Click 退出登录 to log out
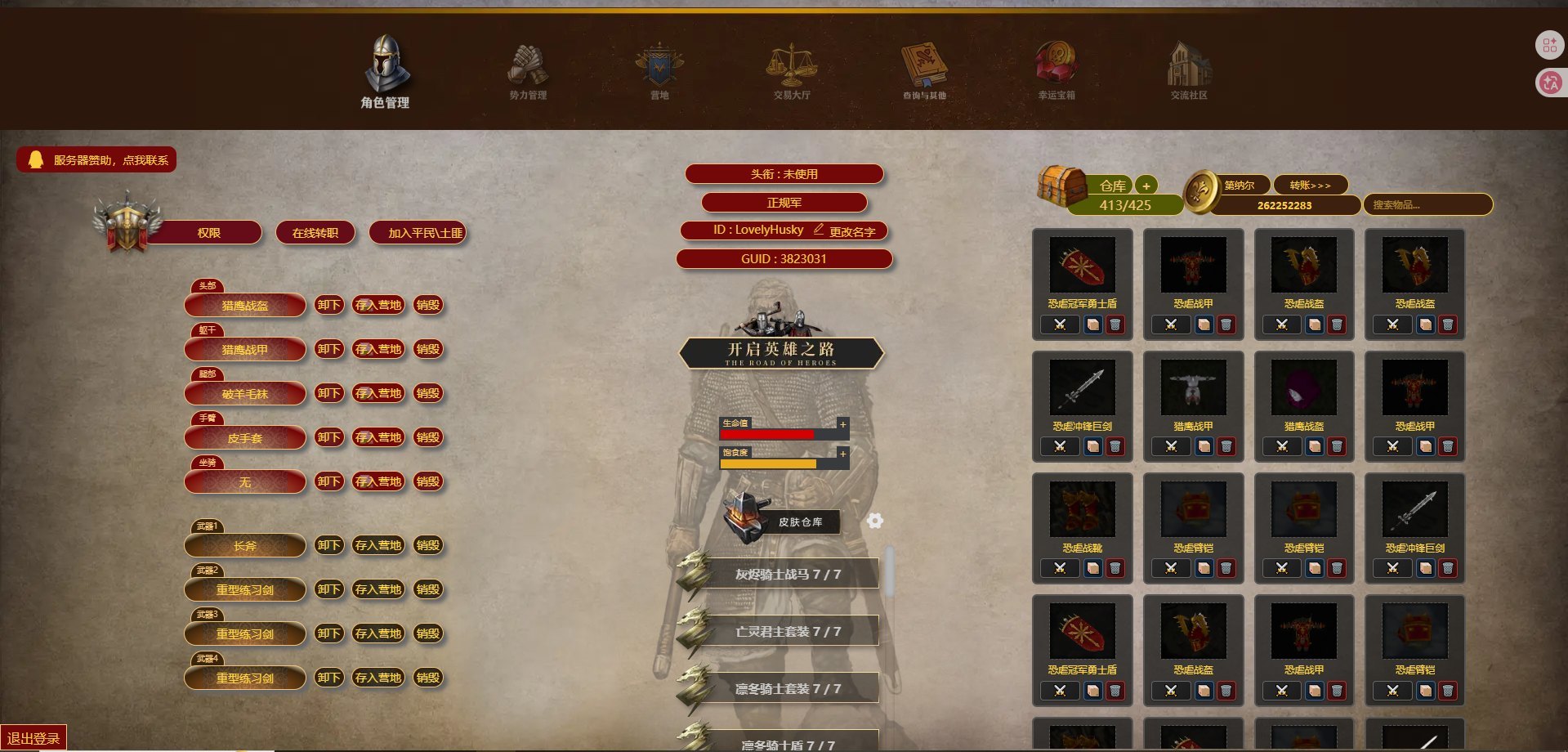Image resolution: width=1568 pixels, height=752 pixels. (x=34, y=738)
